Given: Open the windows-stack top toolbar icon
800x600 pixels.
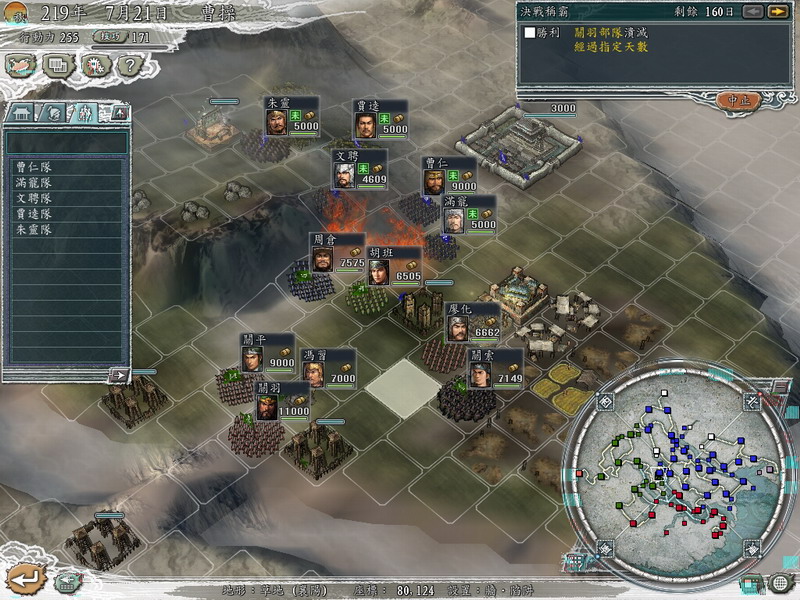Looking at the screenshot, I should click(x=58, y=66).
